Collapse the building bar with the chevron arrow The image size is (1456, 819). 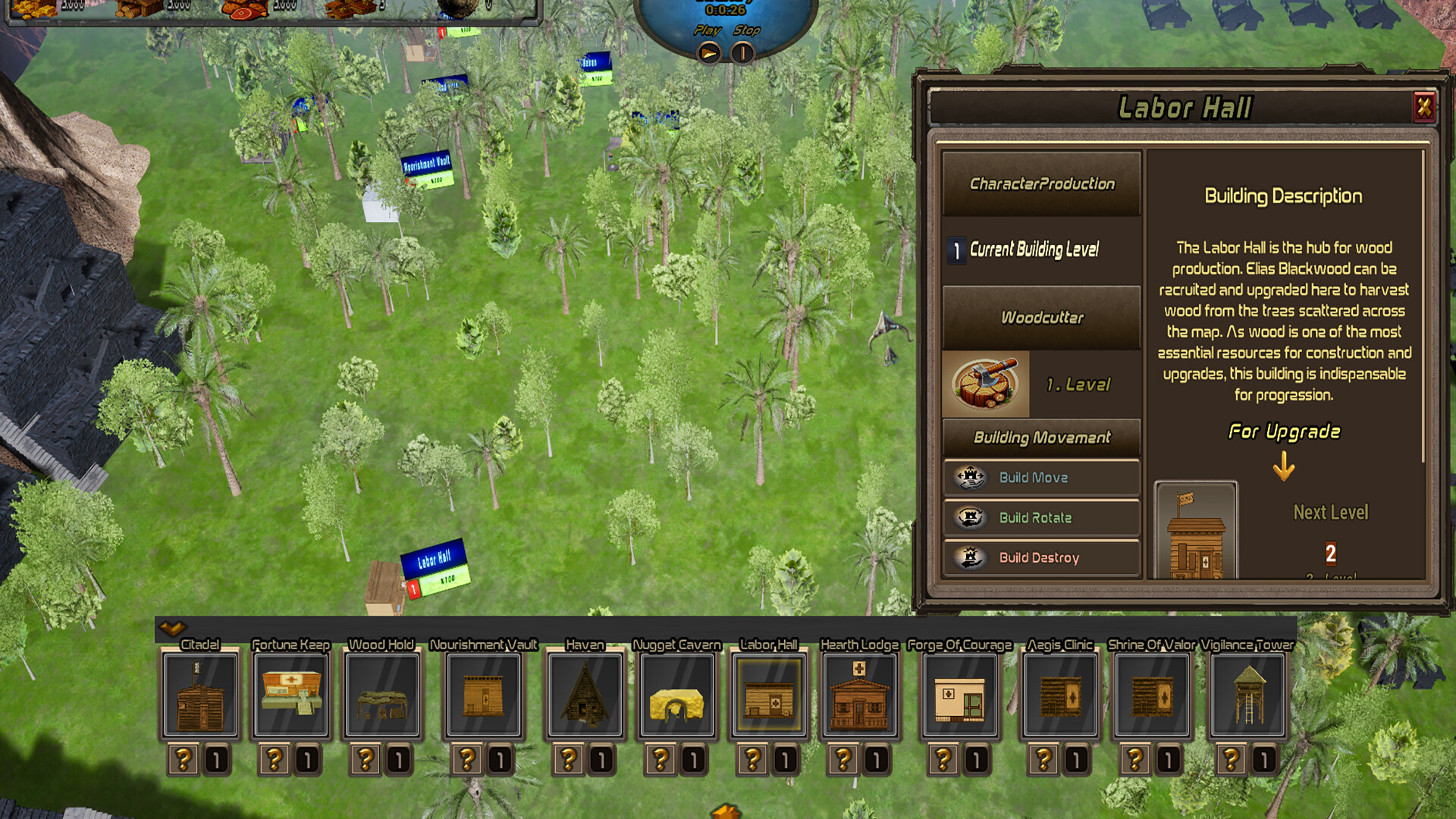point(173,628)
